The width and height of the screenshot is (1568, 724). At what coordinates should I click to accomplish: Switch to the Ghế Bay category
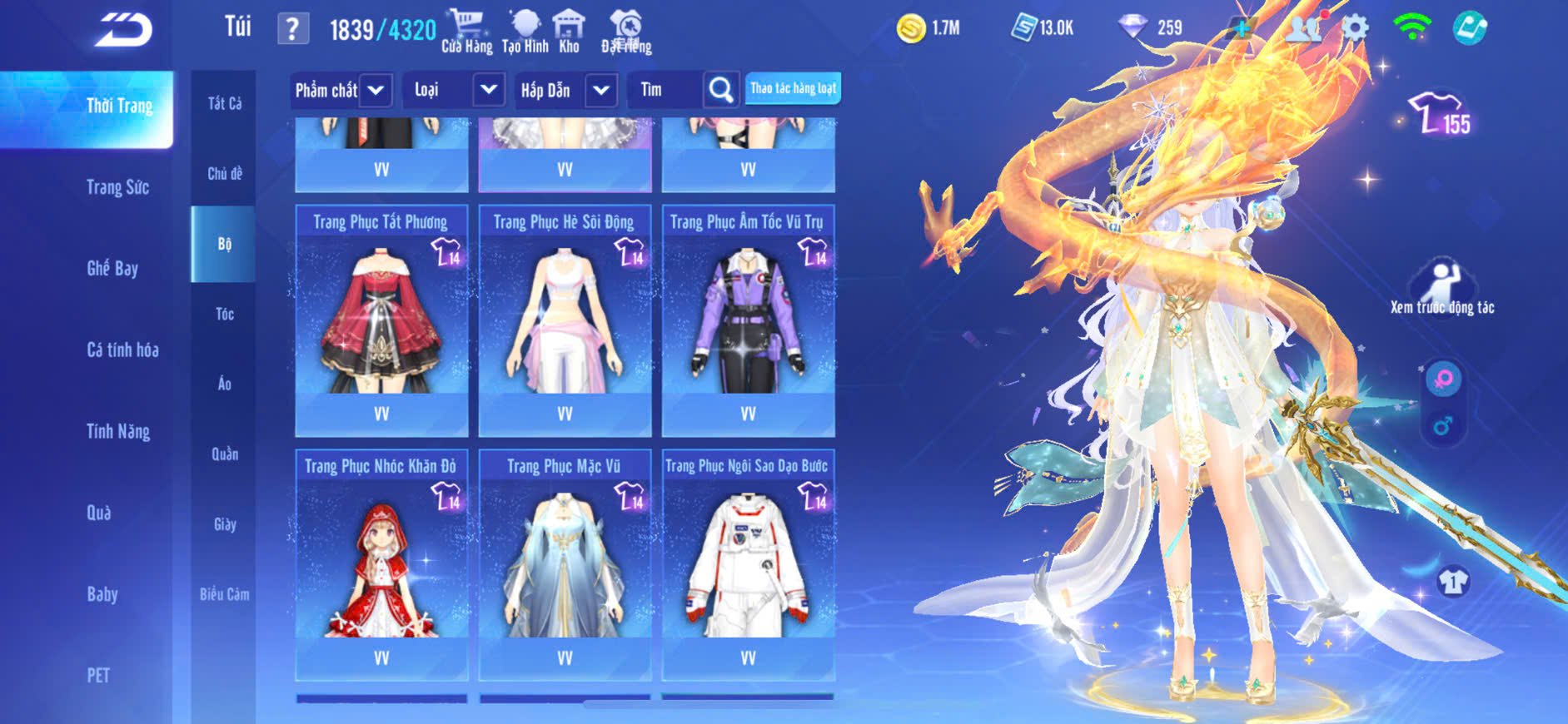point(112,268)
